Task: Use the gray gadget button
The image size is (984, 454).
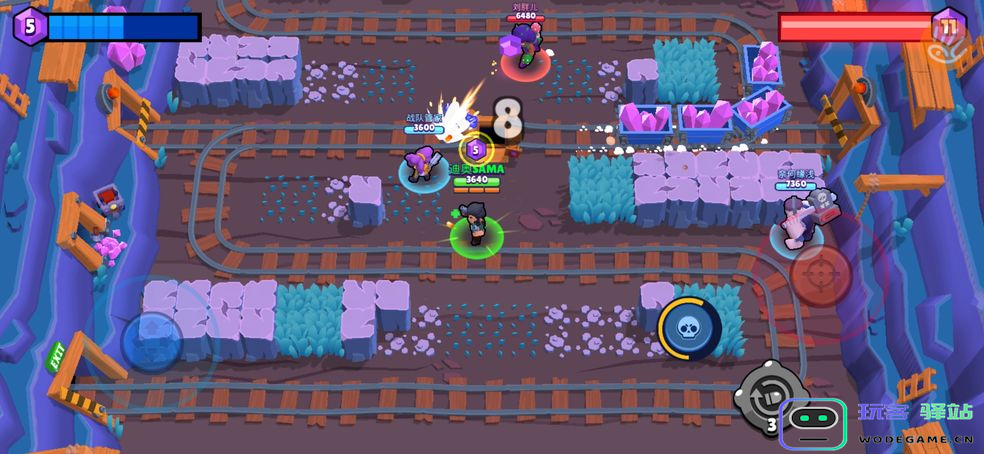Action: [x=771, y=396]
